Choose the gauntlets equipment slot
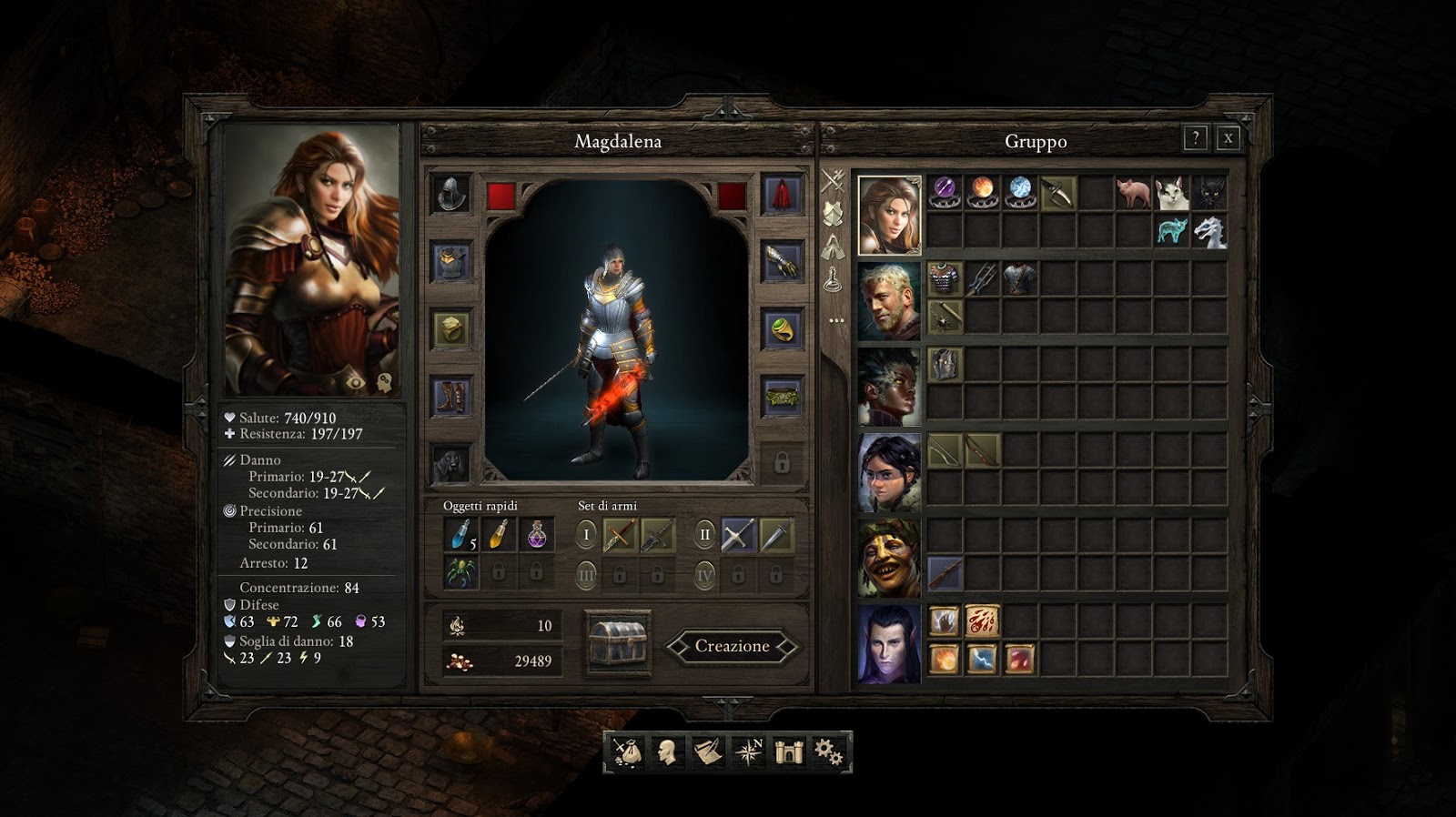 coord(782,261)
